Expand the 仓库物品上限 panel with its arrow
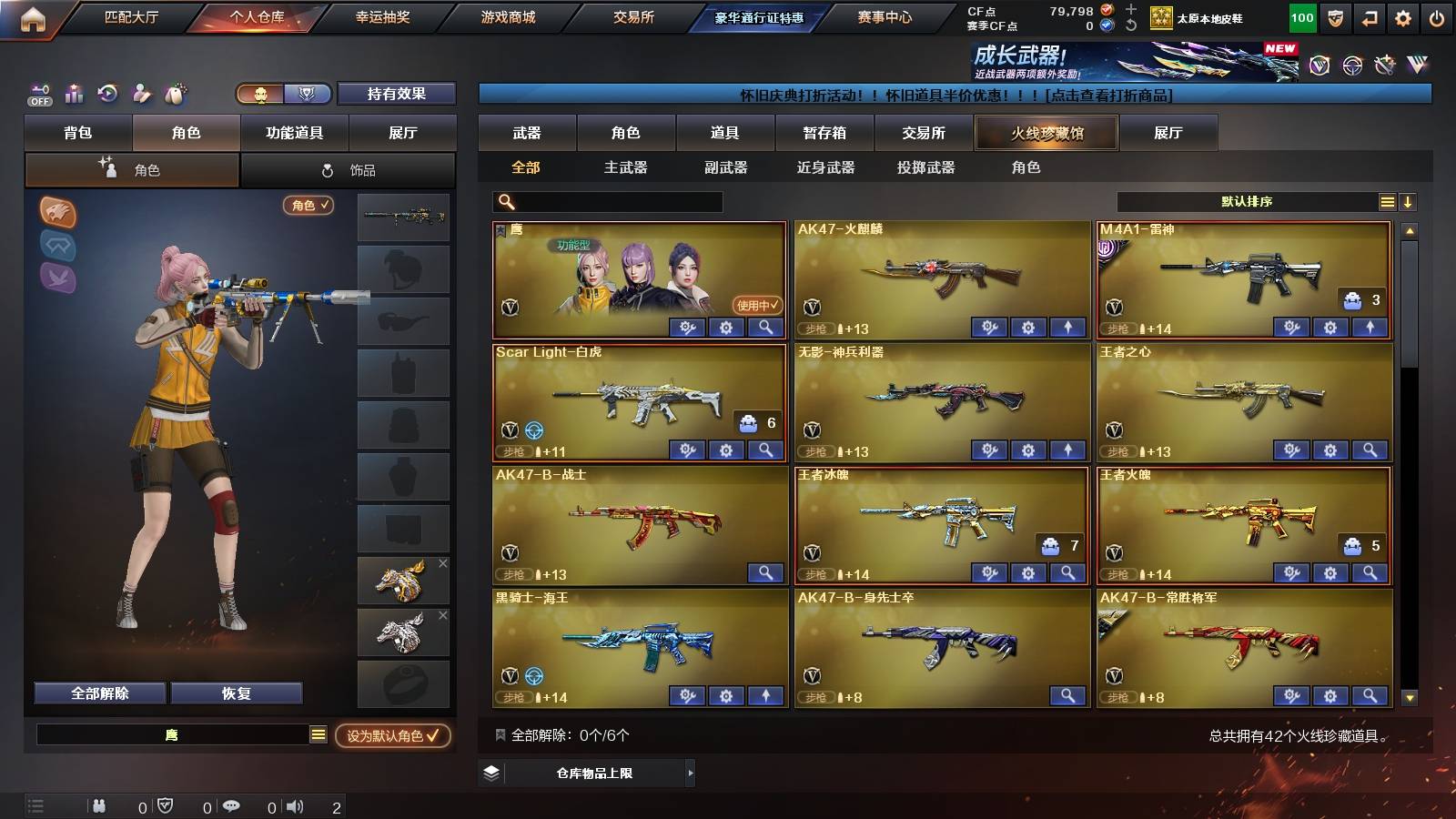Image resolution: width=1456 pixels, height=819 pixels. [x=690, y=774]
